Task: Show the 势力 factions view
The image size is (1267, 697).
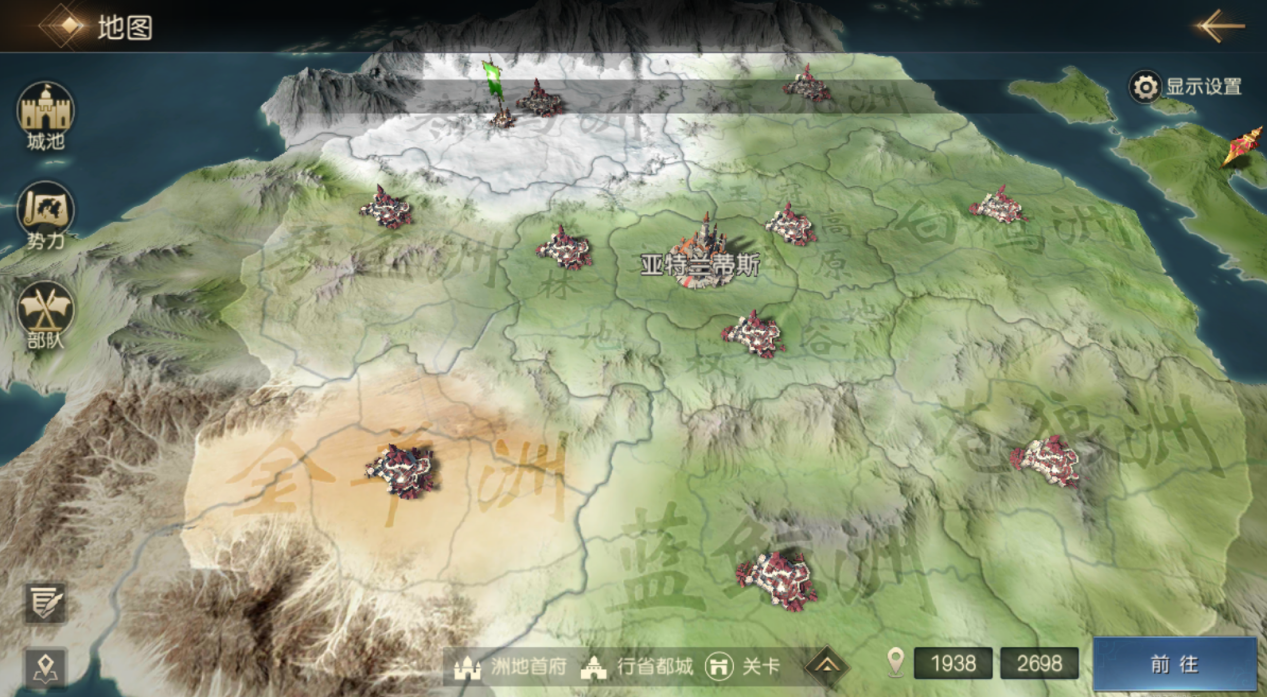Action: tap(45, 214)
